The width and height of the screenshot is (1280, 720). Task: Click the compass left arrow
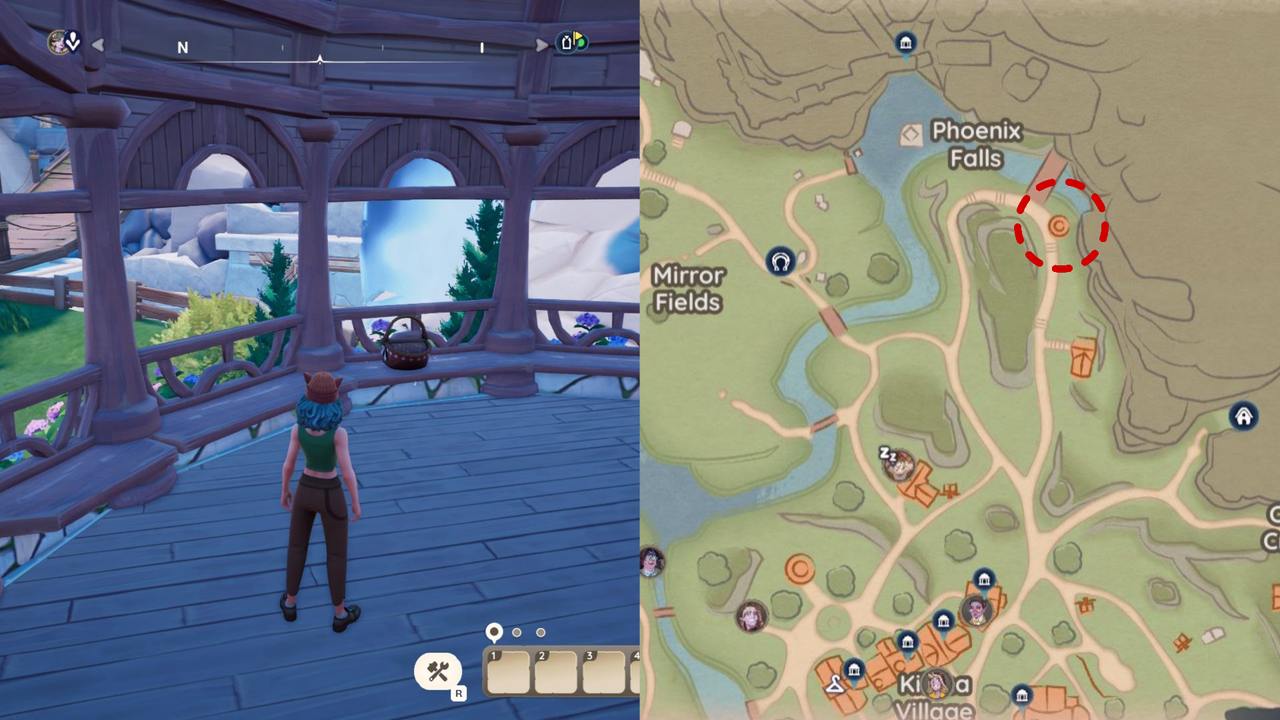click(98, 45)
